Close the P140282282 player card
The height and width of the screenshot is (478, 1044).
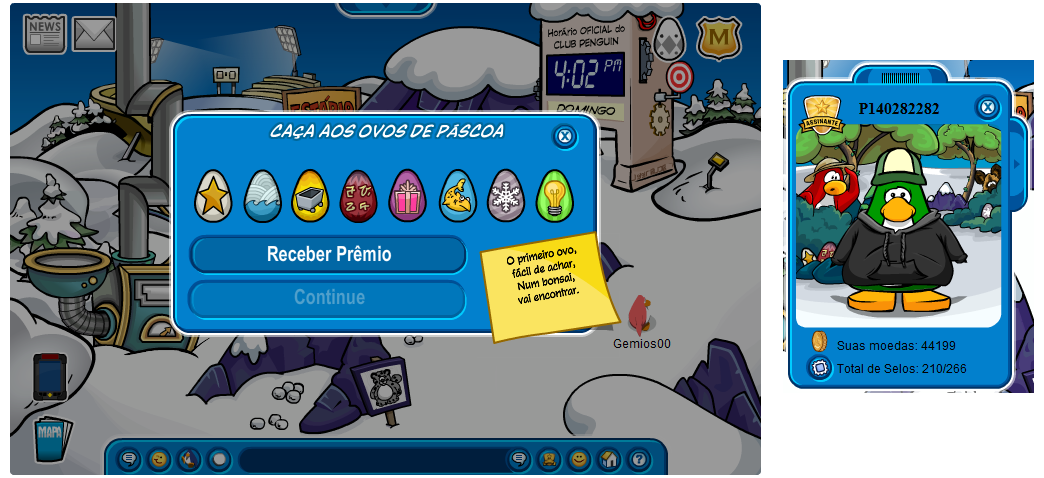[x=987, y=107]
